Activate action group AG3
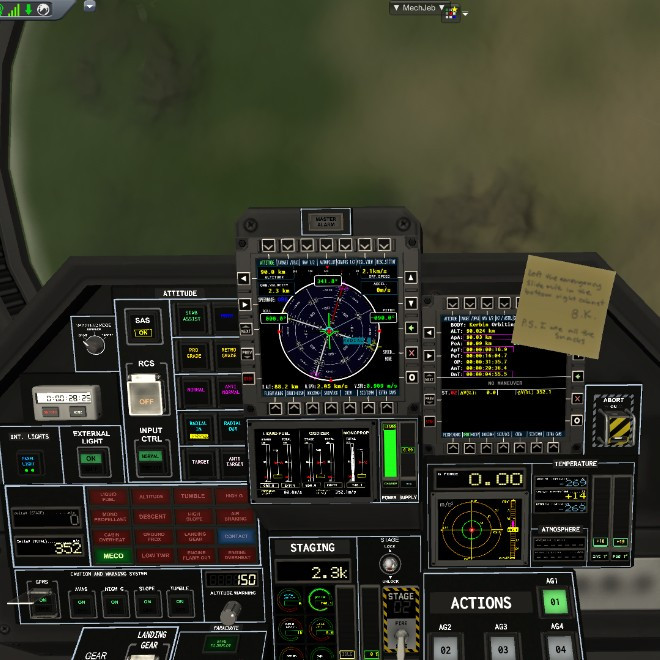660x660 pixels. (x=501, y=650)
